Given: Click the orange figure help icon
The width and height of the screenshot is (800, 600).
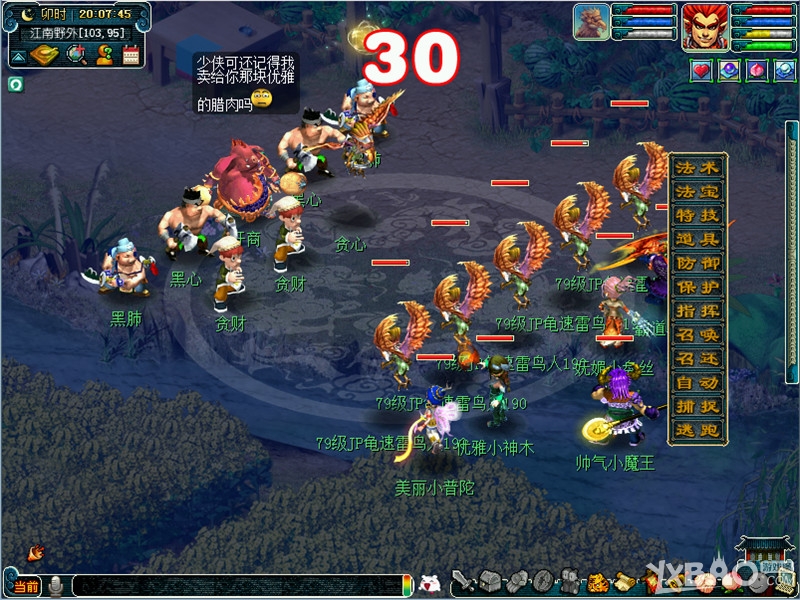Looking at the screenshot, I should (103, 55).
